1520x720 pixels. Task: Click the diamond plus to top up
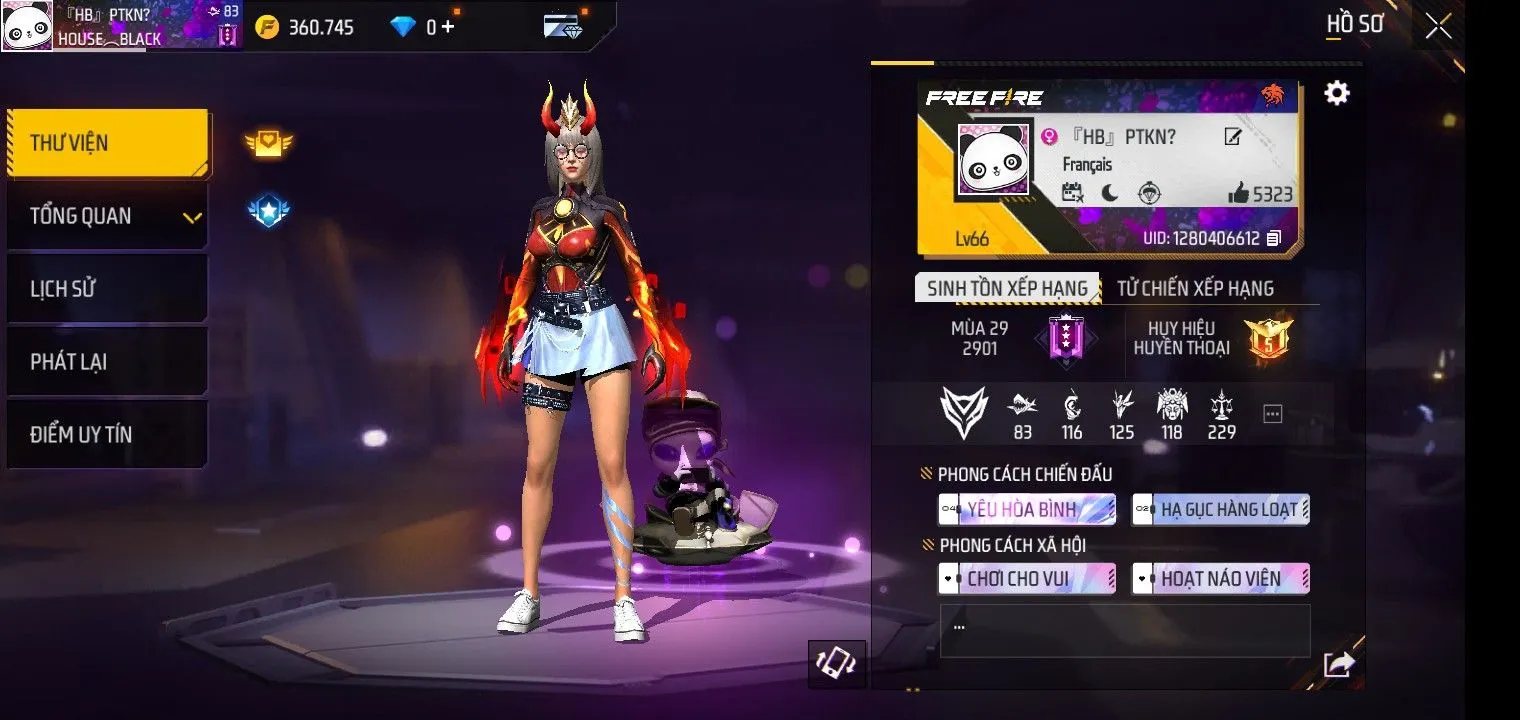pyautogui.click(x=447, y=27)
